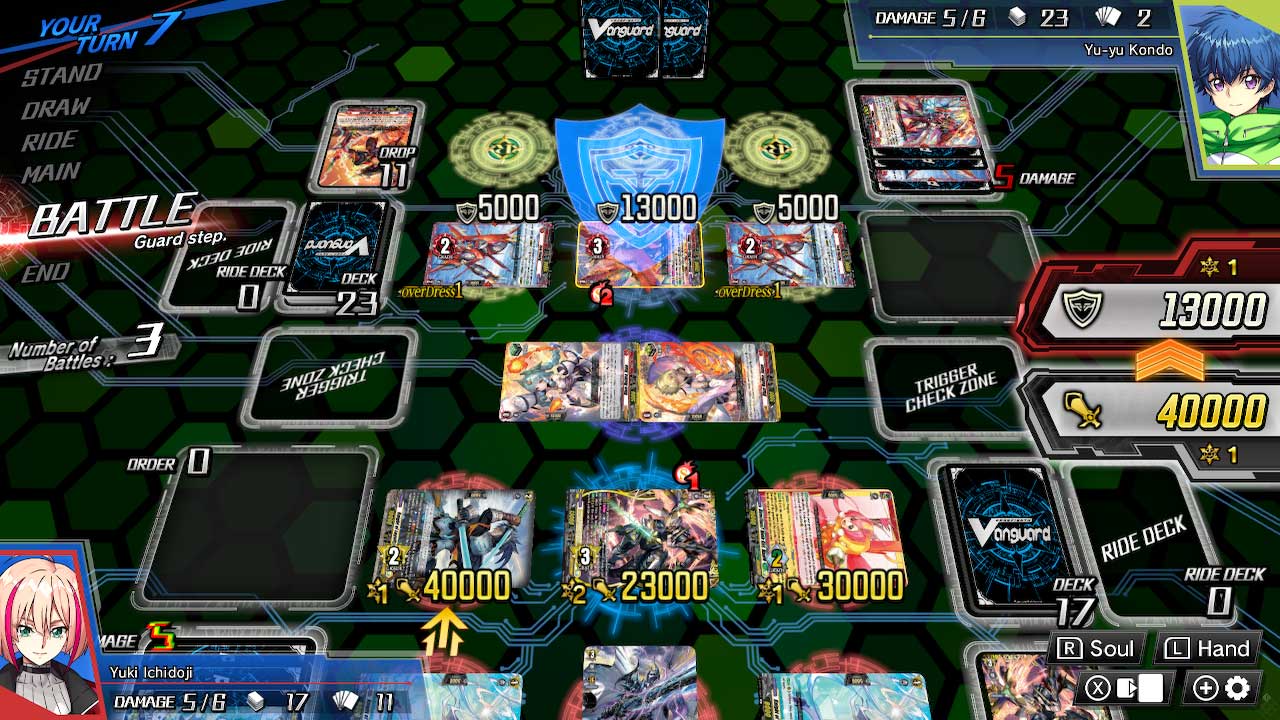Select the End phase label

point(45,272)
